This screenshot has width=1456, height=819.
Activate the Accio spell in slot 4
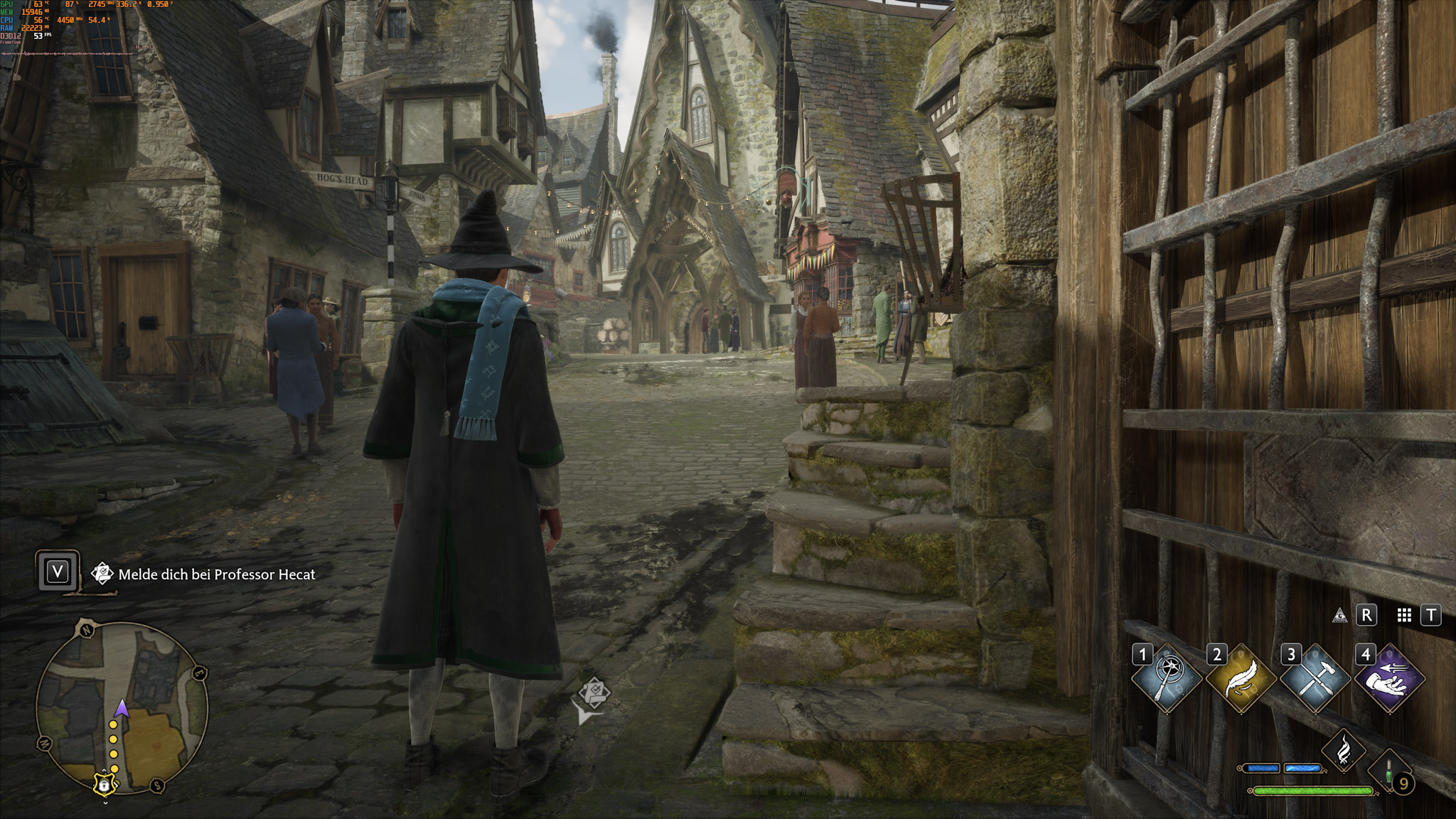click(x=1390, y=678)
